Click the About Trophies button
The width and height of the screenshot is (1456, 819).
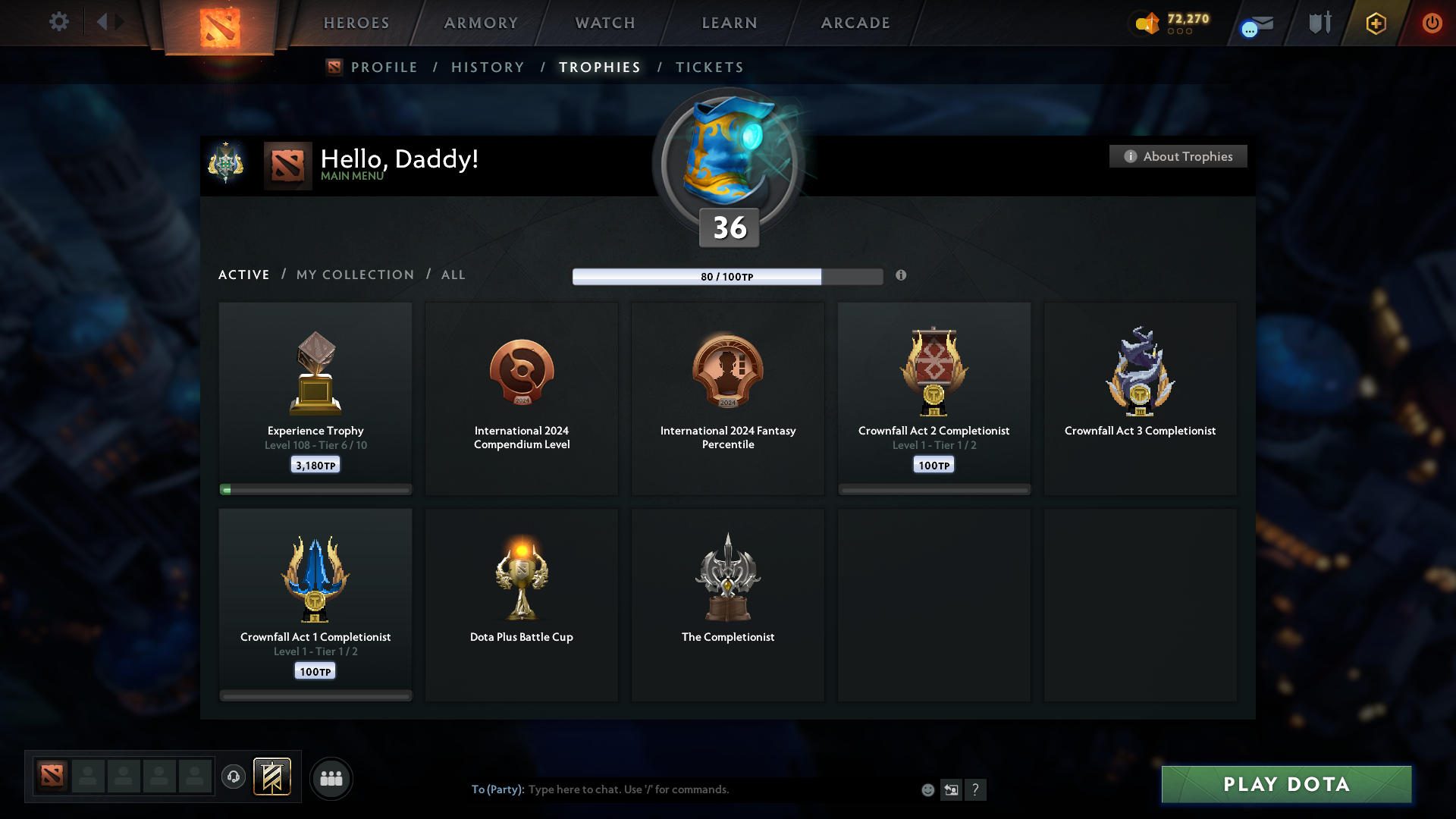1178,156
